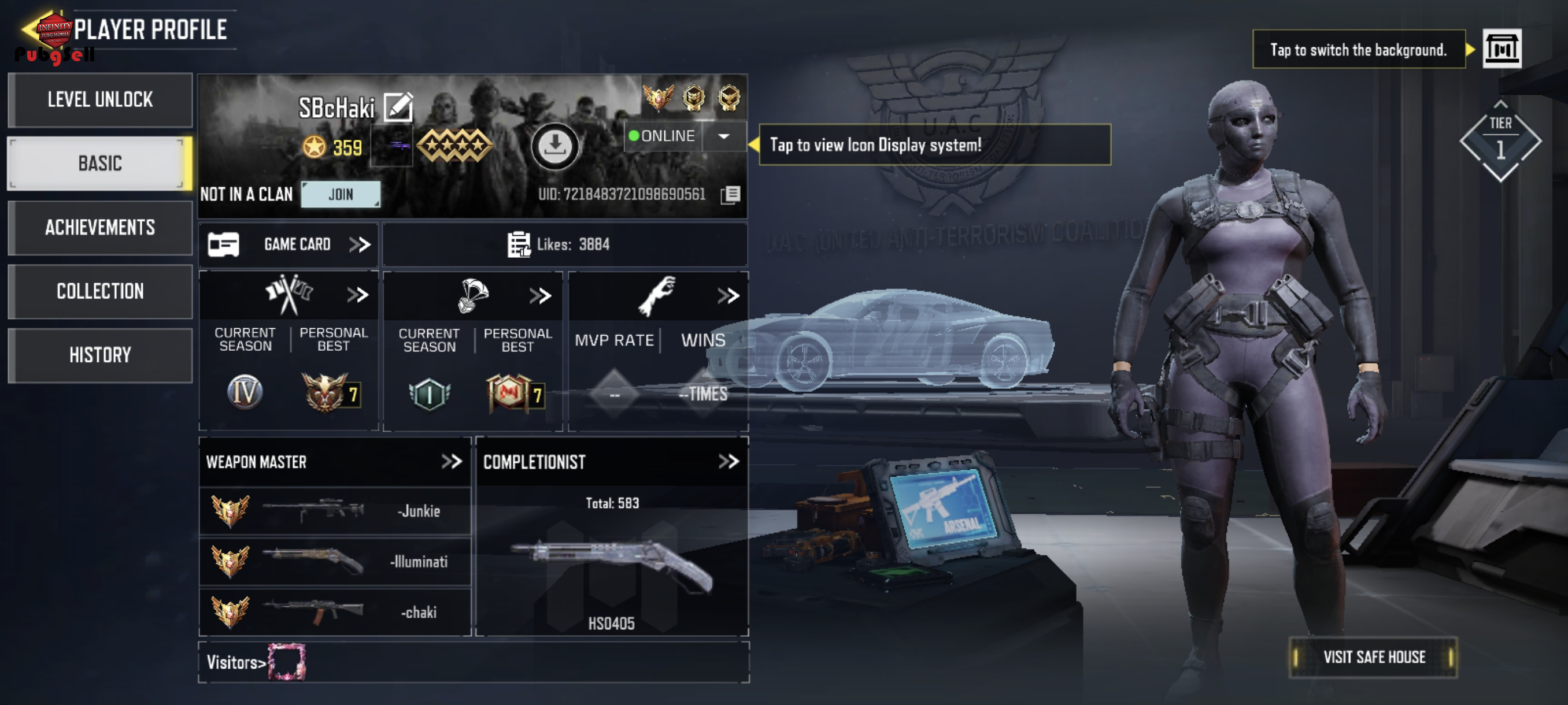Switch to the Basic tab
This screenshot has width=1568, height=705.
coord(100,164)
